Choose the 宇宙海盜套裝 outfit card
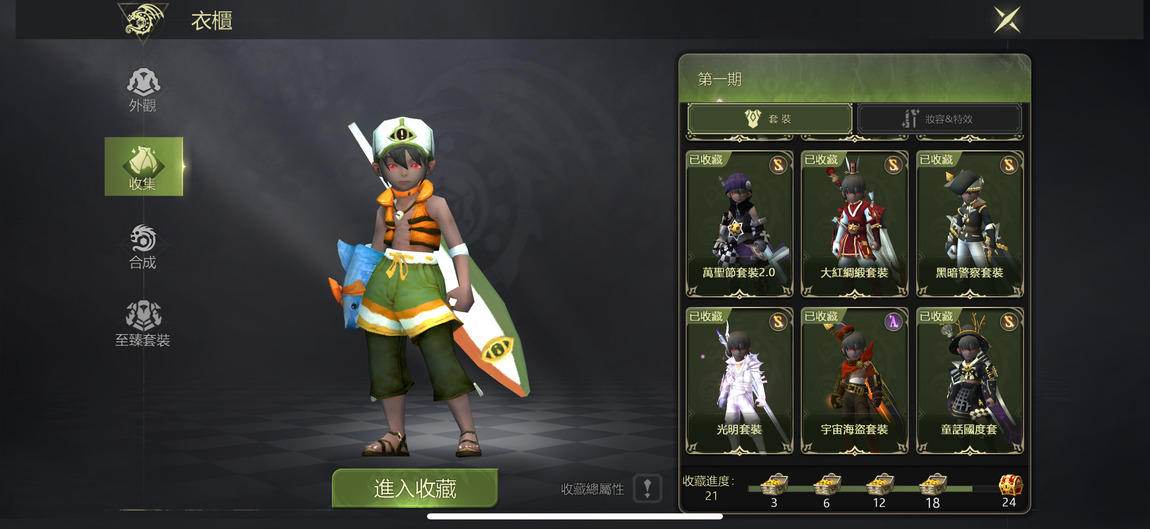1150x529 pixels. [854, 380]
